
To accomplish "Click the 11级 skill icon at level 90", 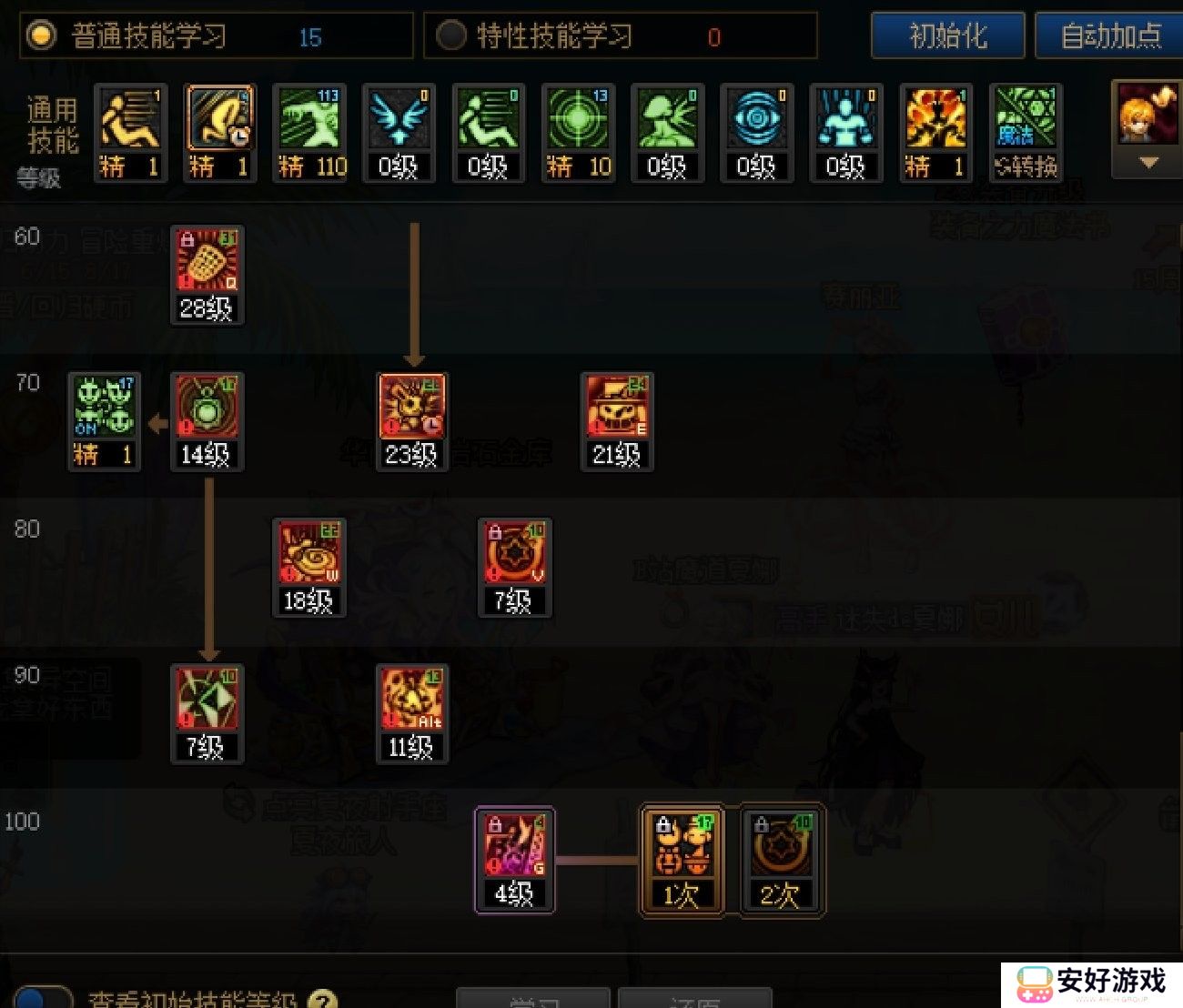I will pyautogui.click(x=411, y=701).
